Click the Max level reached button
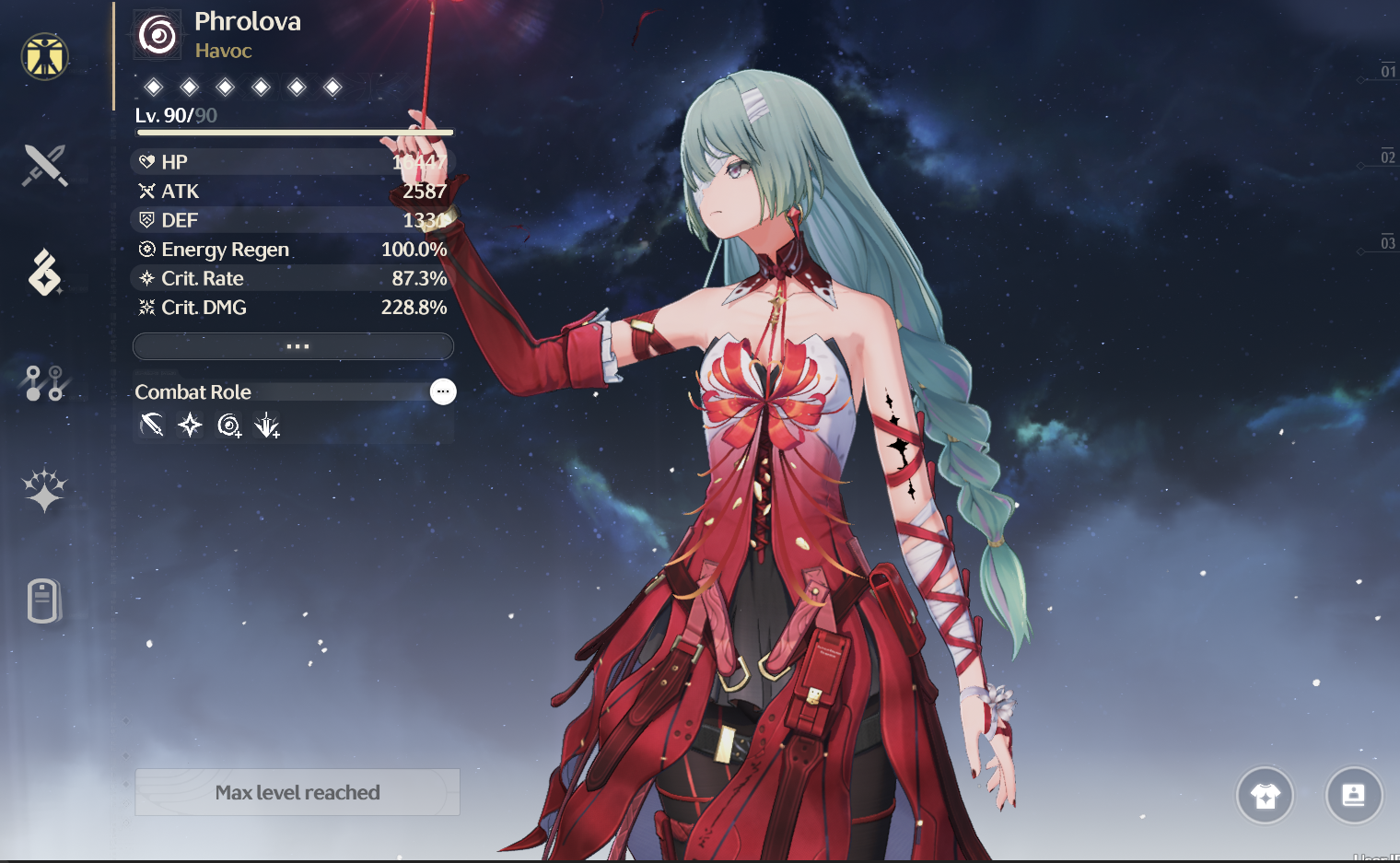The width and height of the screenshot is (1400, 863). pos(297,792)
